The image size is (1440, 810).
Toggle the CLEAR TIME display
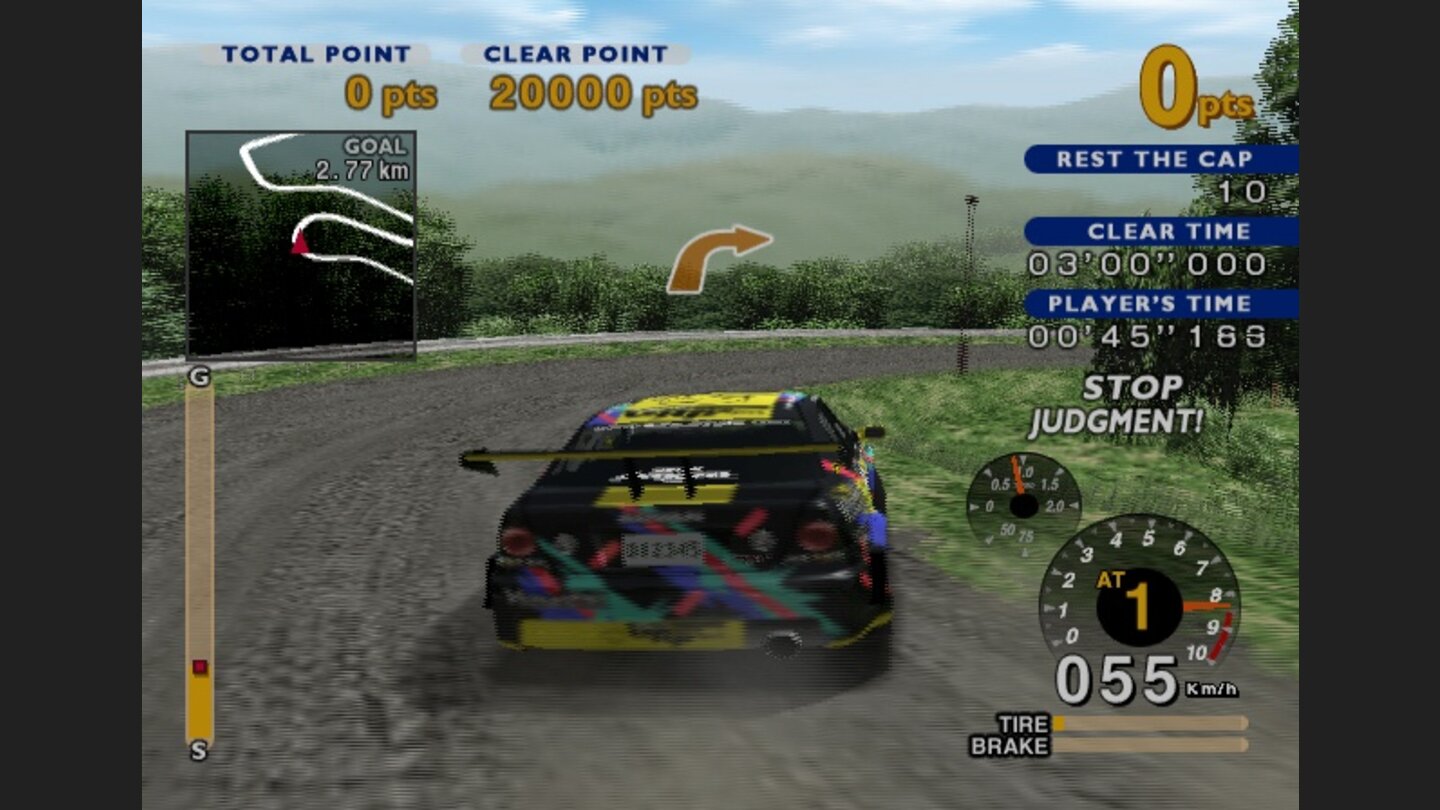pyautogui.click(x=1160, y=231)
